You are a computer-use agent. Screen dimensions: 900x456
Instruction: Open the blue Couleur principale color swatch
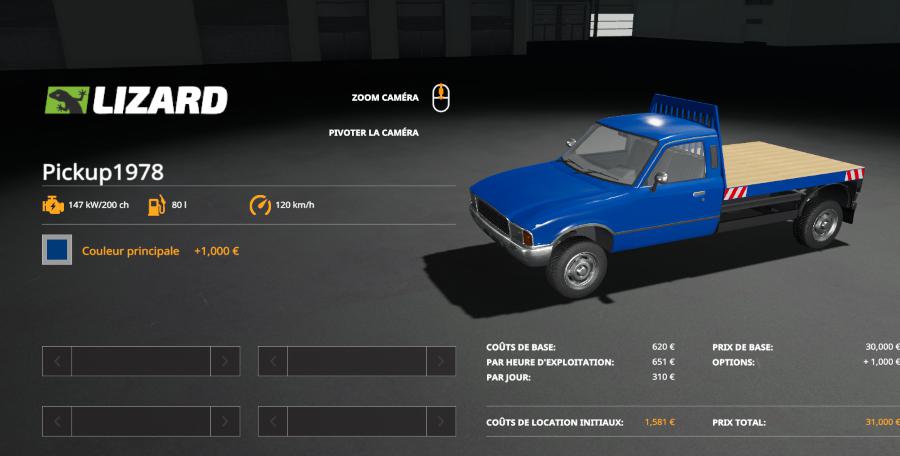tap(57, 250)
